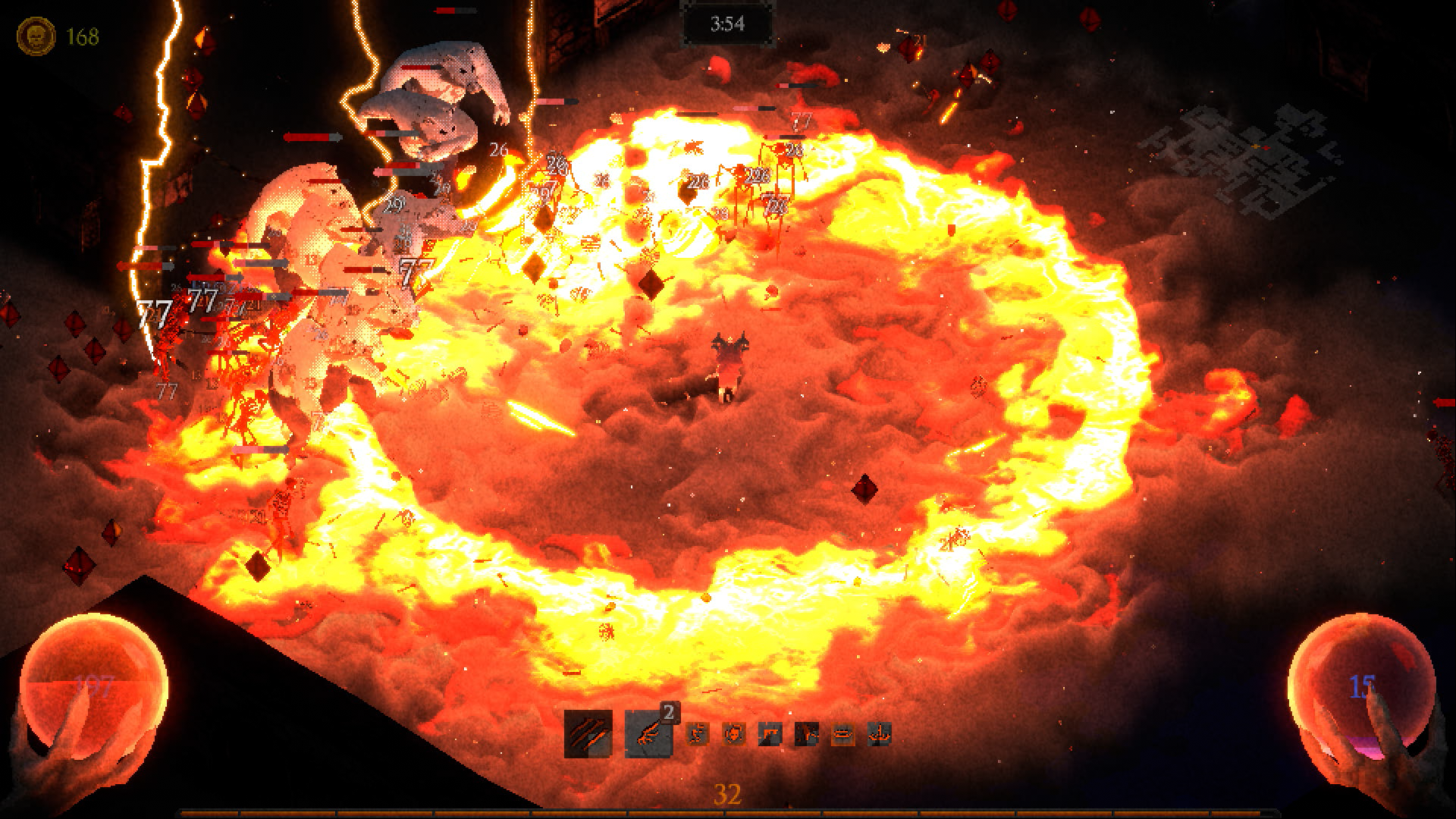1456x819 pixels.
Task: Click the skull face skill icon
Action: coord(734,733)
